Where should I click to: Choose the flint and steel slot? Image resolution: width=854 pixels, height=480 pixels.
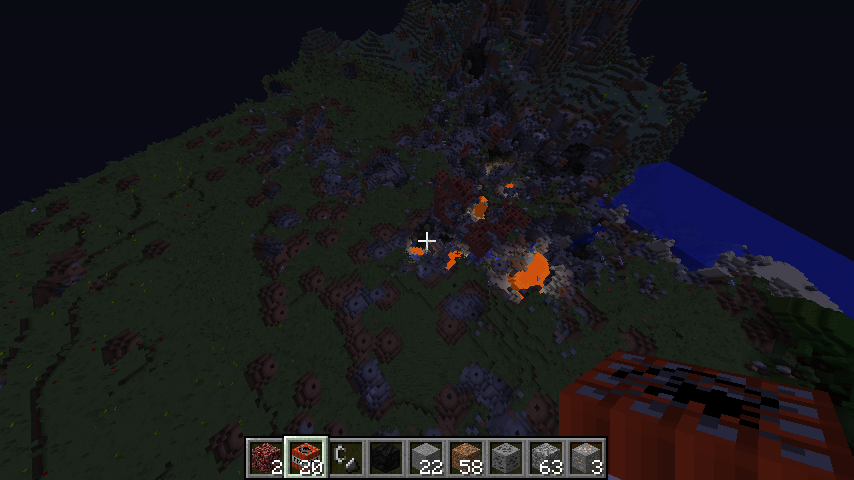coord(346,458)
